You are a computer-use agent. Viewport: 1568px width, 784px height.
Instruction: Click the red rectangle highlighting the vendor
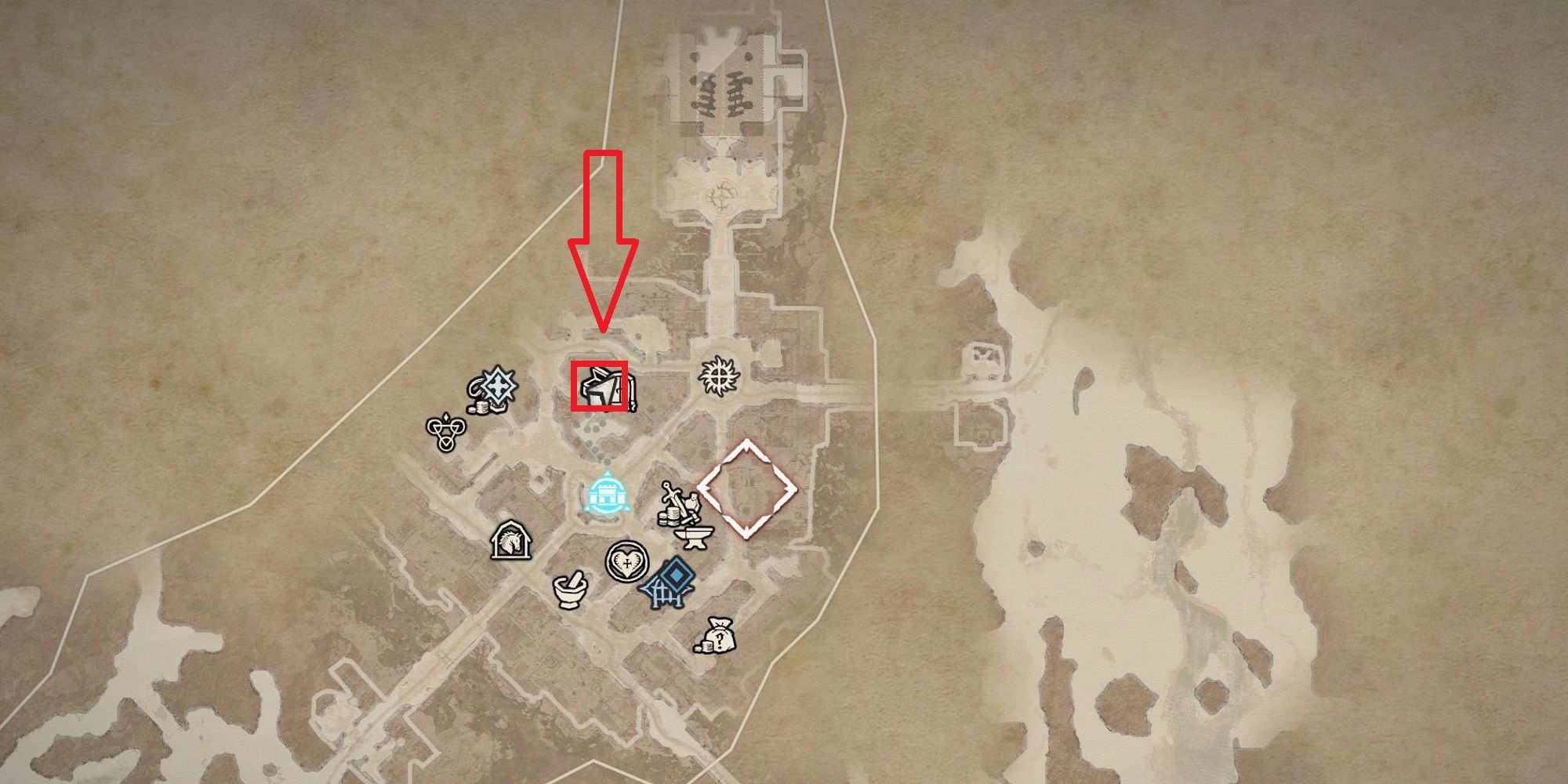click(600, 387)
